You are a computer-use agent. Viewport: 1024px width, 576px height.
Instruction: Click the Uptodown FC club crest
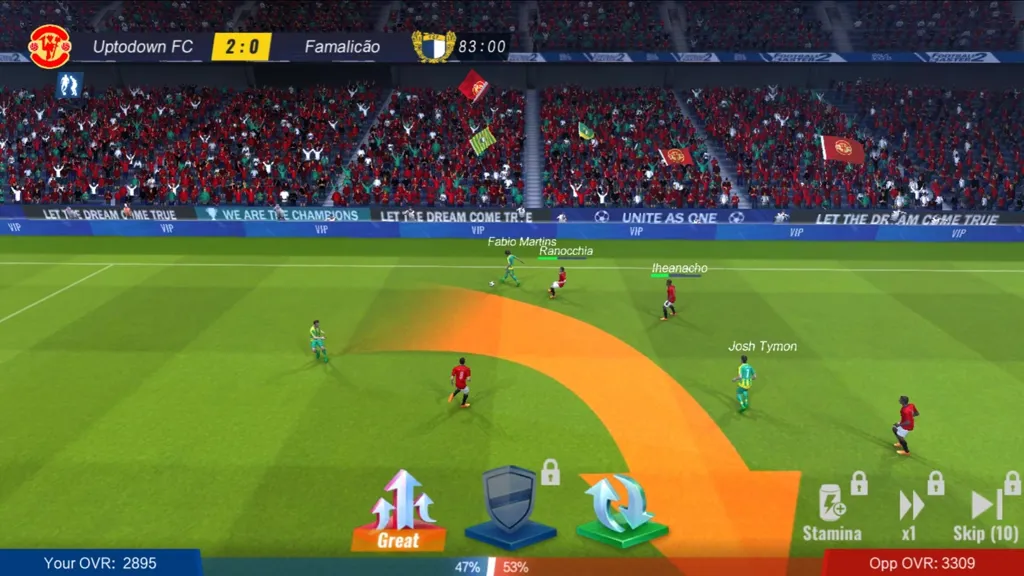point(49,46)
